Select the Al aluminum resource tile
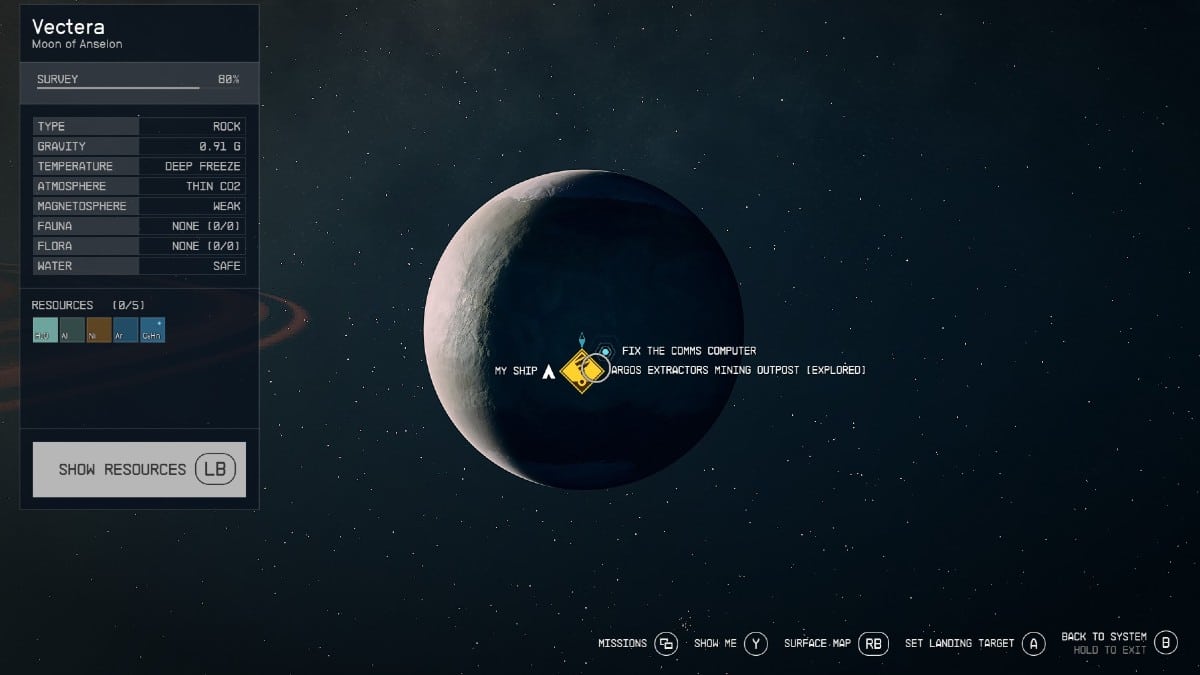The height and width of the screenshot is (675, 1200). 72,330
